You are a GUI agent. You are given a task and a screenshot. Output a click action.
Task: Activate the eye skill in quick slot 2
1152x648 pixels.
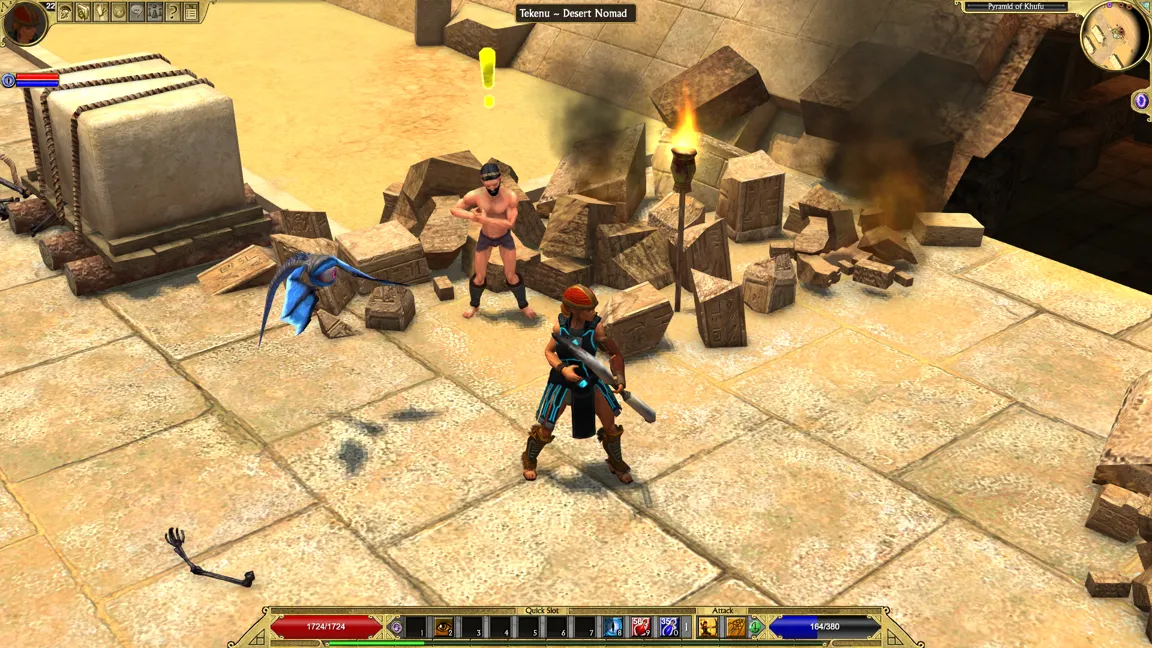tap(443, 627)
